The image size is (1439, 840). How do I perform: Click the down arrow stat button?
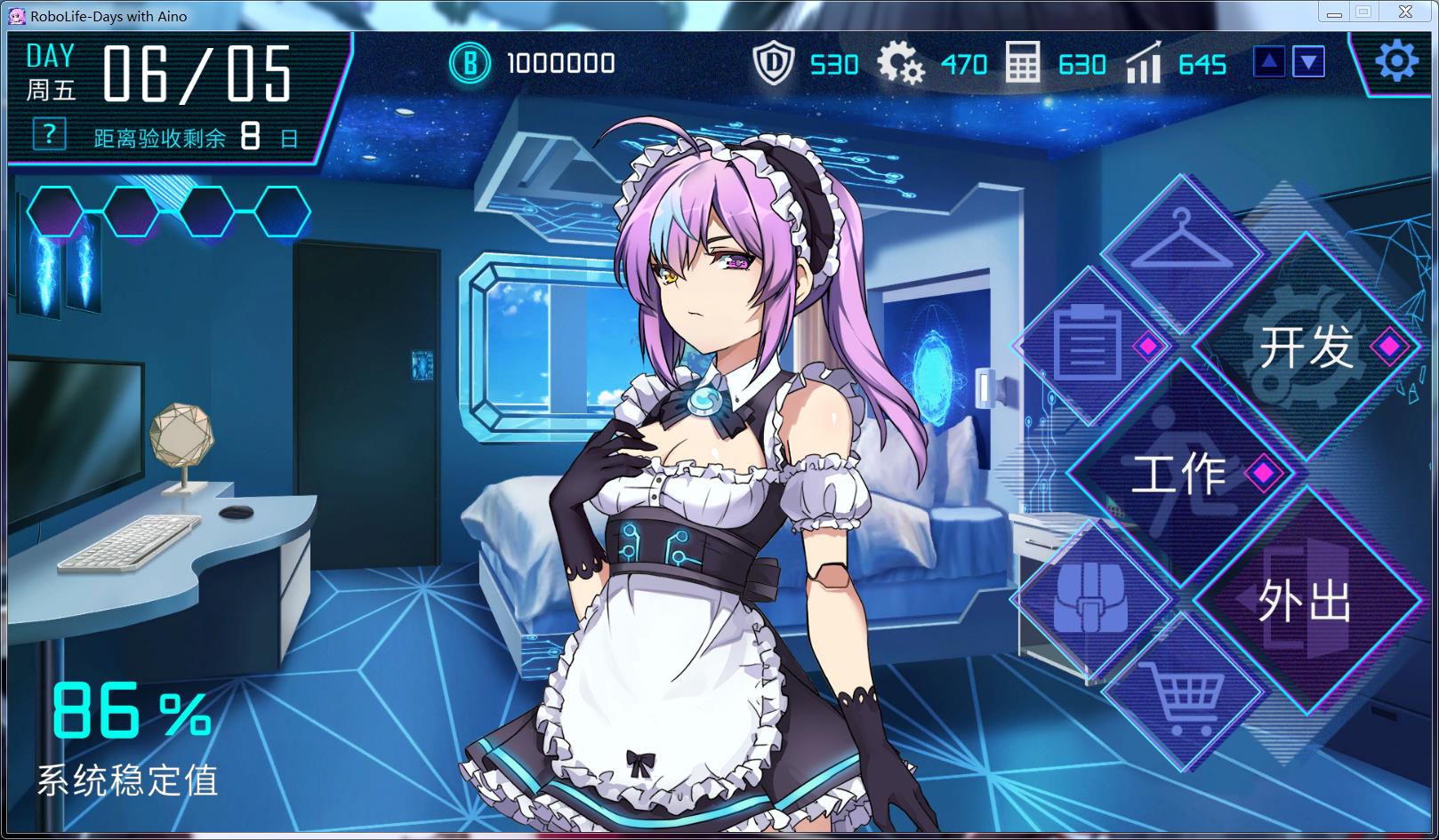1307,62
